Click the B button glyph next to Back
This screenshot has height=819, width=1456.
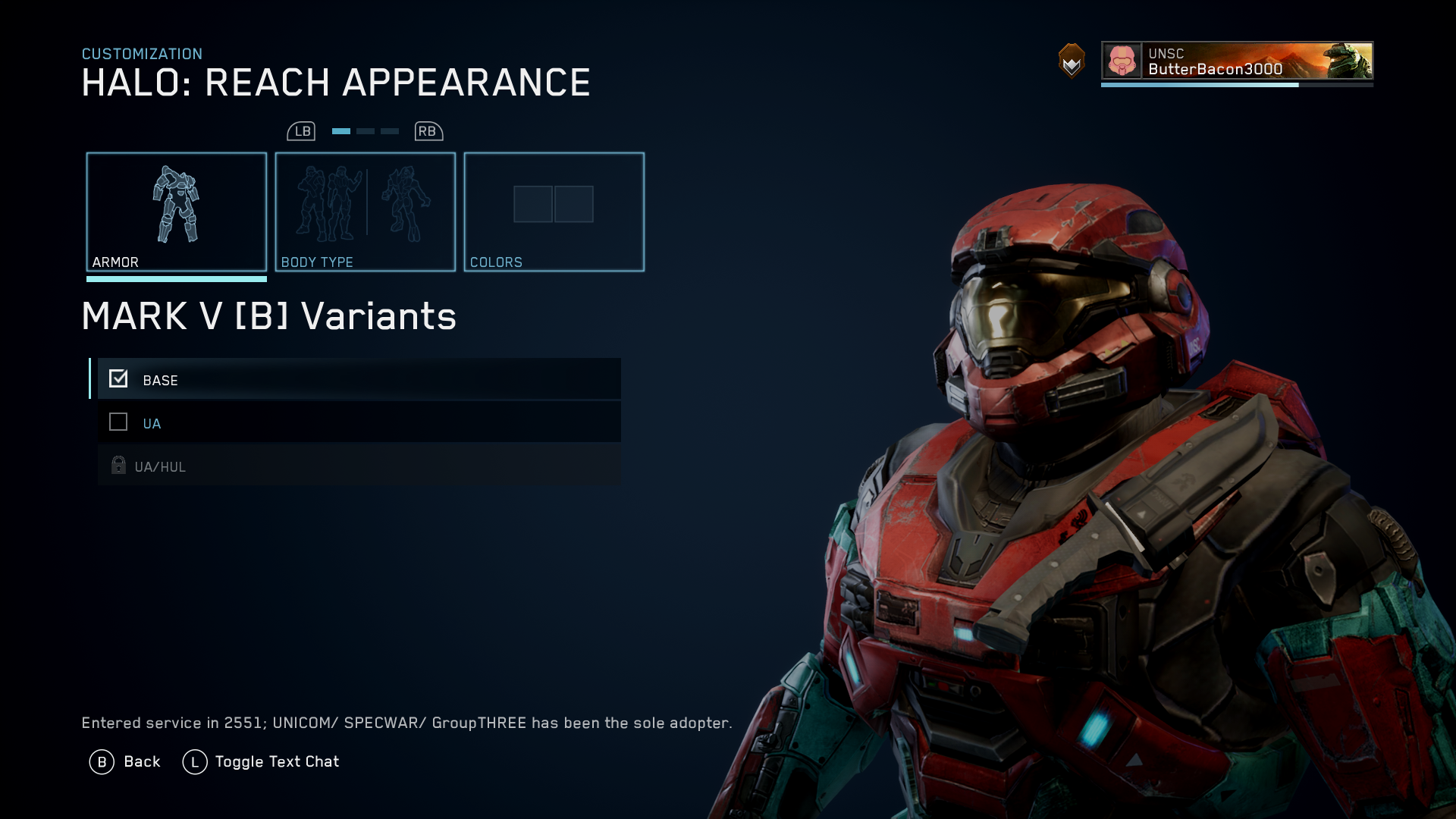click(100, 761)
